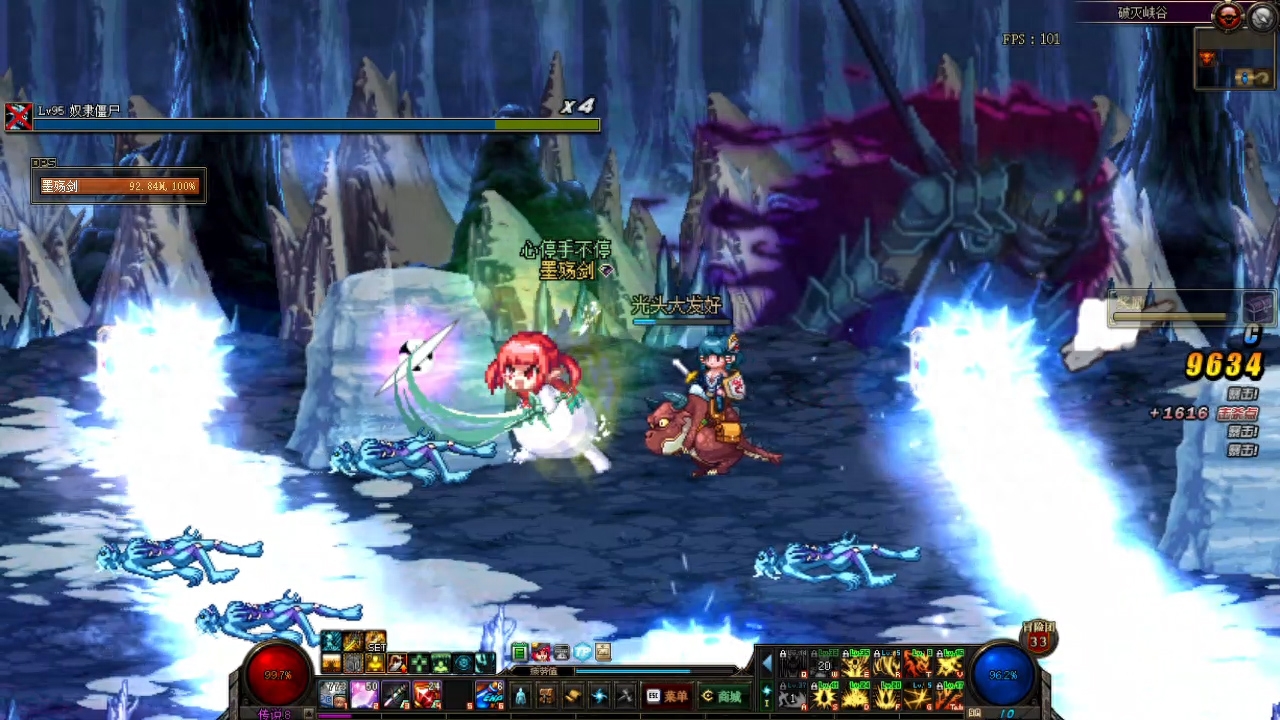The image size is (1280, 720).
Task: Click the grey round icon beside the skull
Action: [1261, 16]
